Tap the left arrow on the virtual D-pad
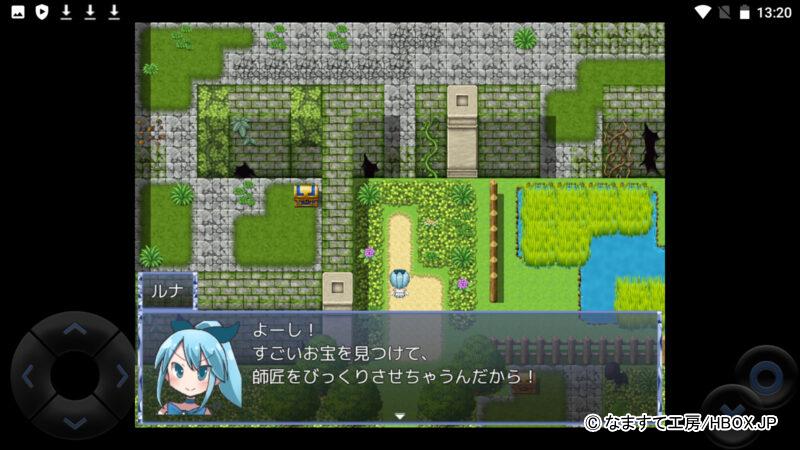The image size is (800, 450). [x=27, y=376]
